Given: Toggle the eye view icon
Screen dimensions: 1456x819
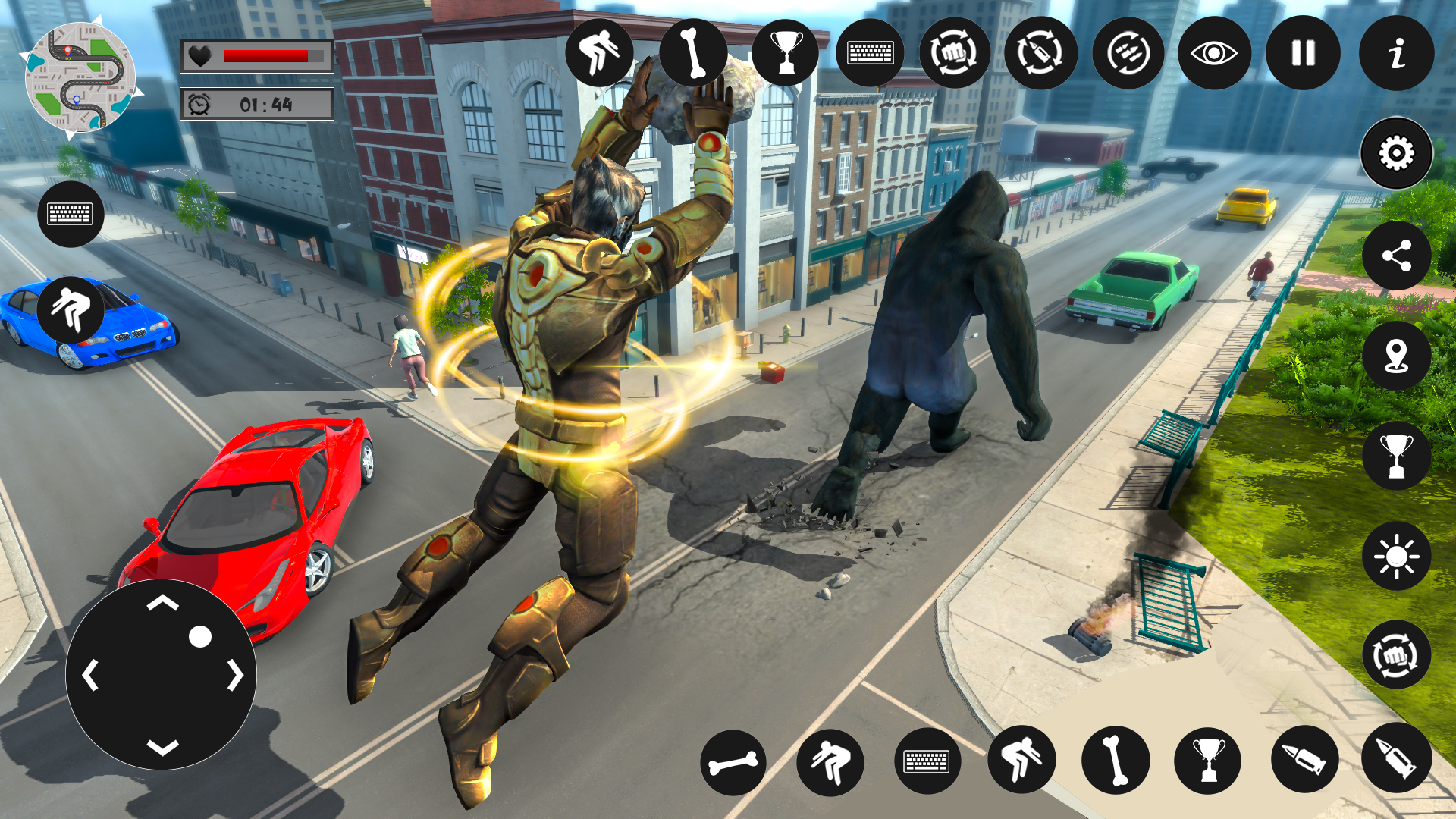Looking at the screenshot, I should (1214, 53).
